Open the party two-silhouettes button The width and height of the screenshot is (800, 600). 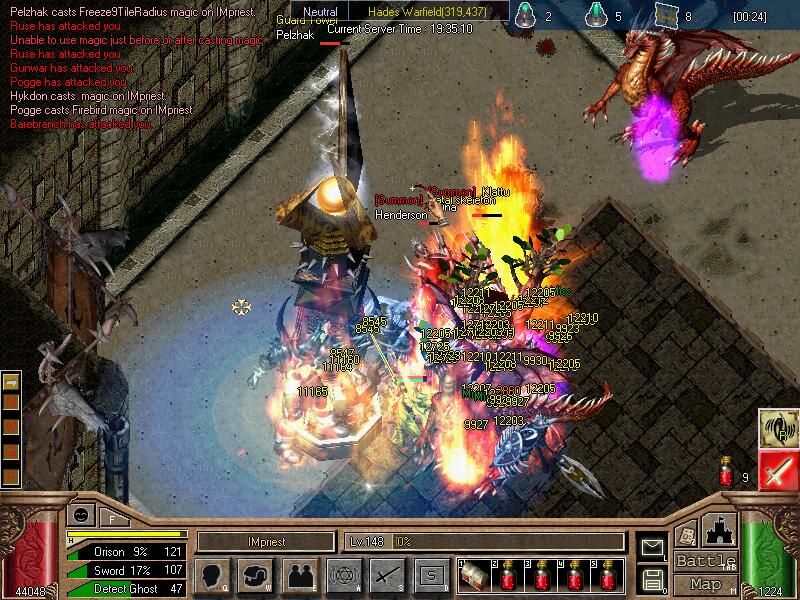tap(299, 575)
